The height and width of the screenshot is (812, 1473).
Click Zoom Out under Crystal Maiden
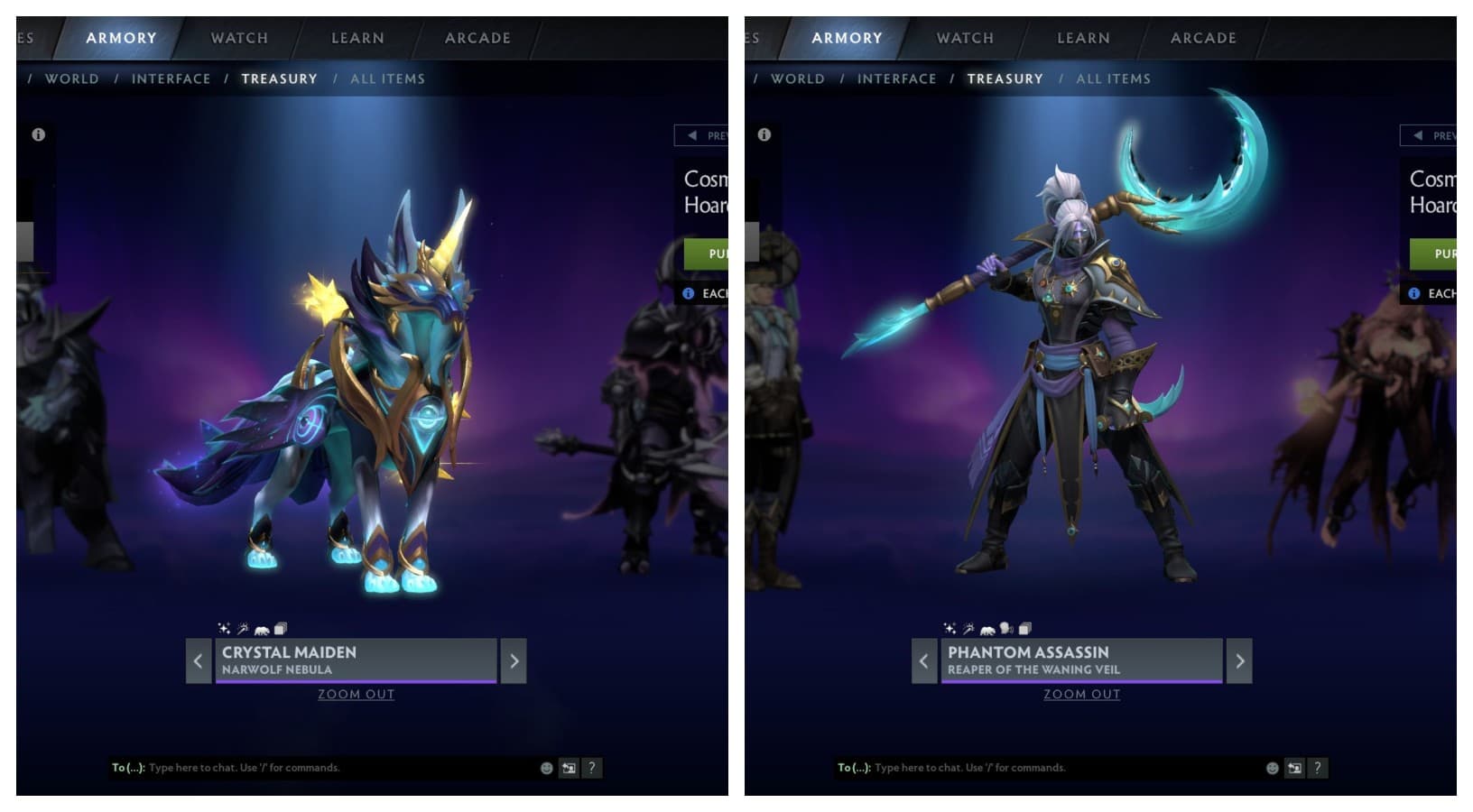pyautogui.click(x=356, y=694)
